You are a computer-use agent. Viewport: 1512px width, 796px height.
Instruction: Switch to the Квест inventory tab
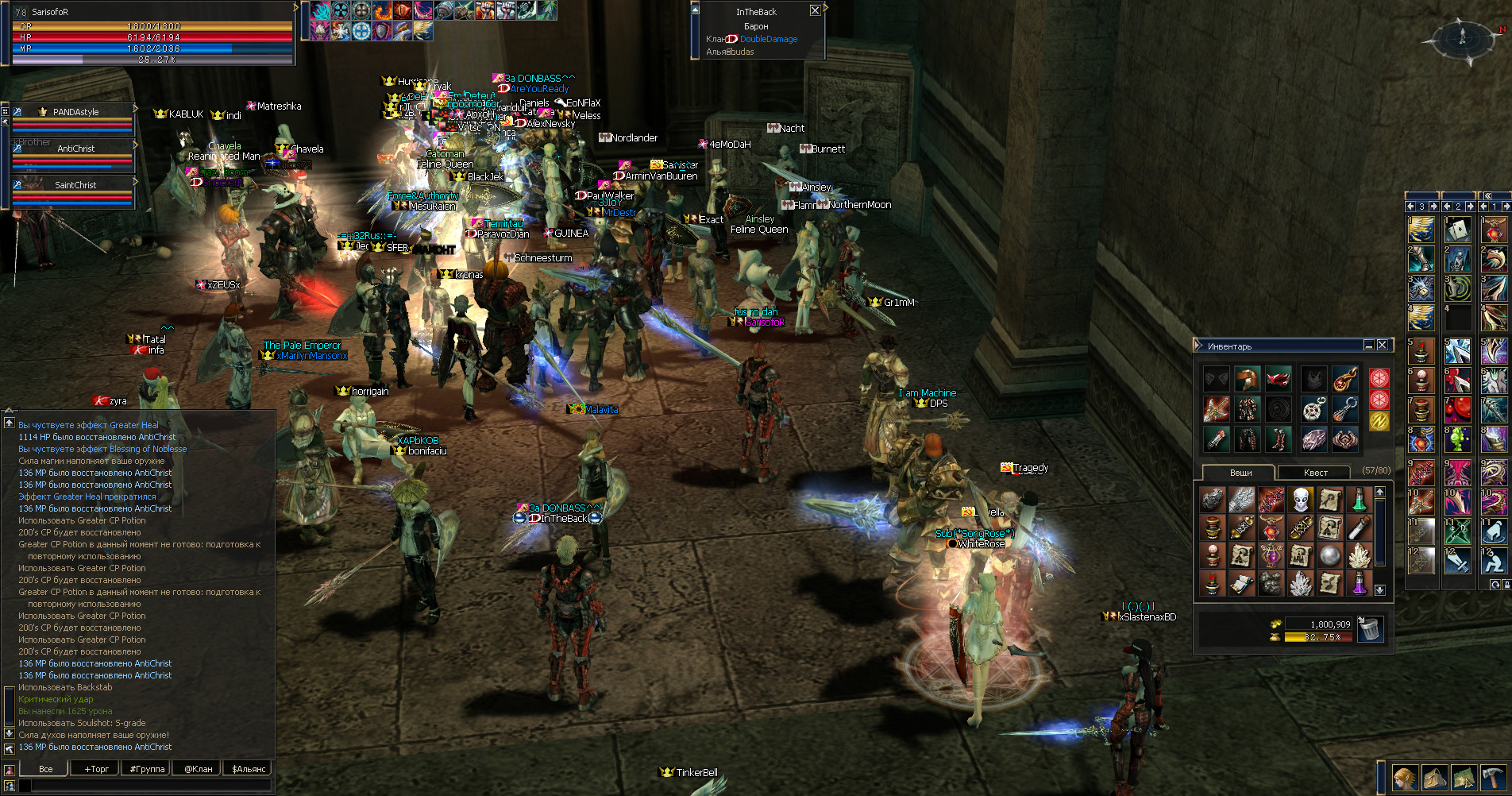1315,473
